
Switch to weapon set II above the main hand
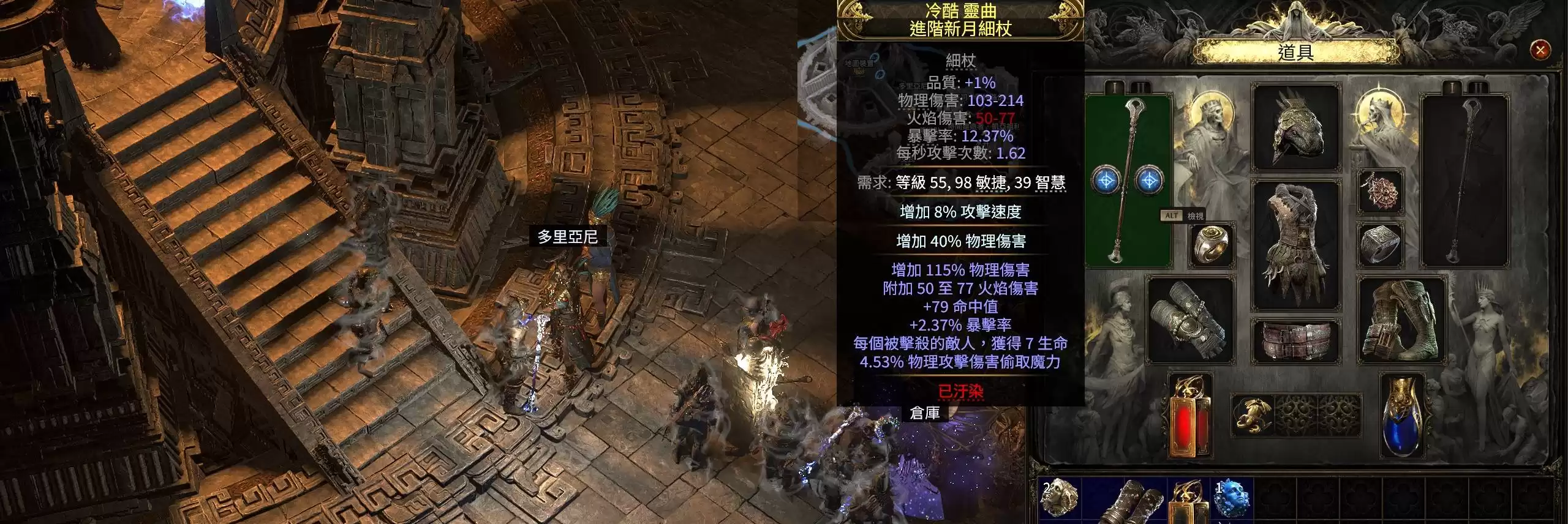click(1139, 88)
